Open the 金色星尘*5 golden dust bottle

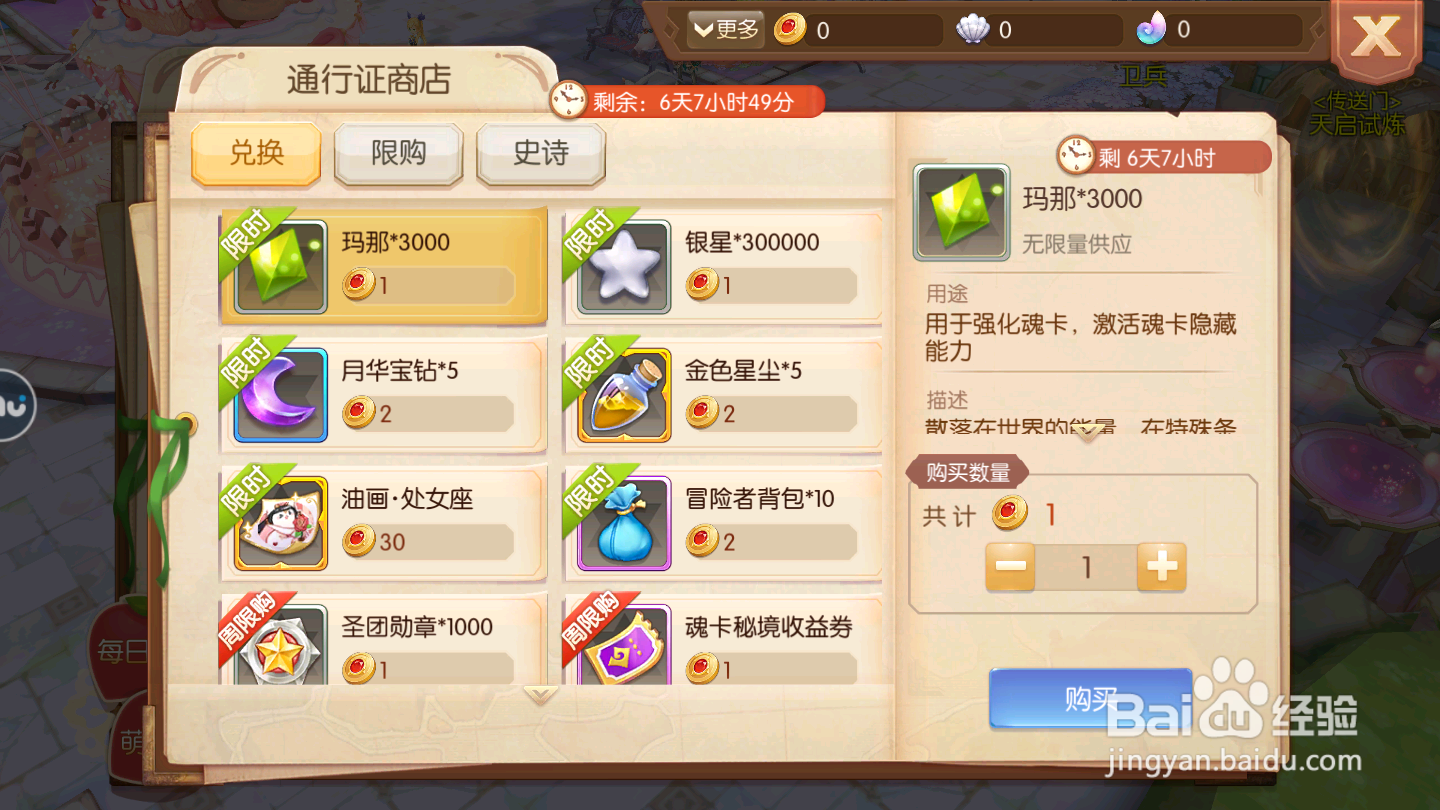click(724, 394)
